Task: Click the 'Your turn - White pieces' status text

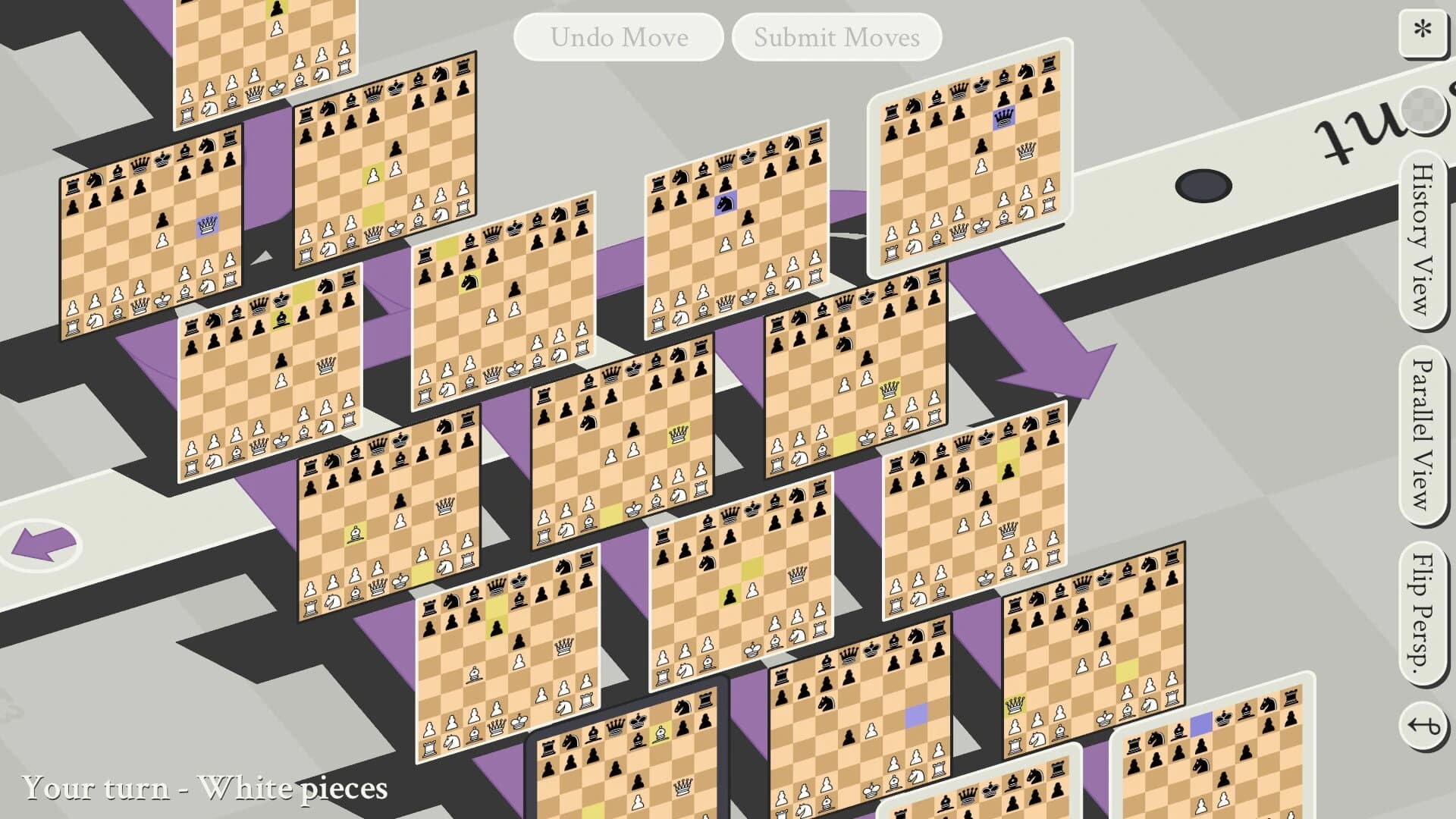Action: [x=205, y=788]
